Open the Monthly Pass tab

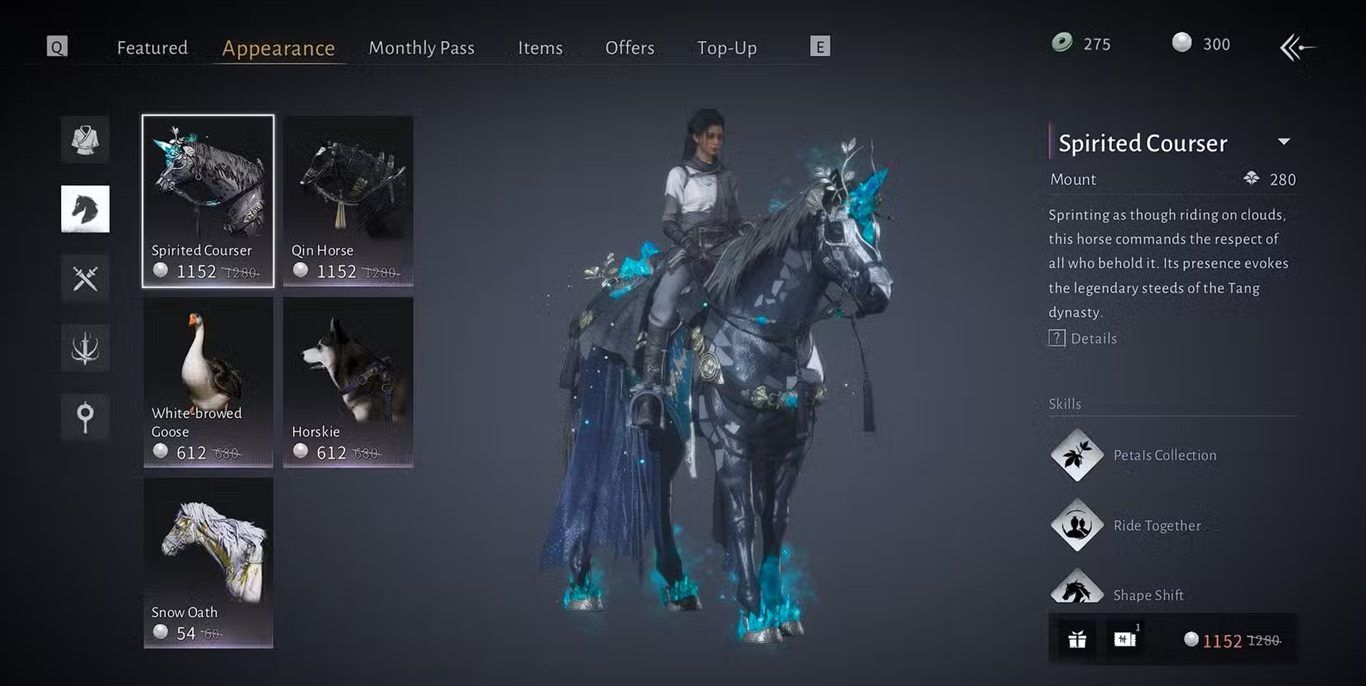click(421, 48)
